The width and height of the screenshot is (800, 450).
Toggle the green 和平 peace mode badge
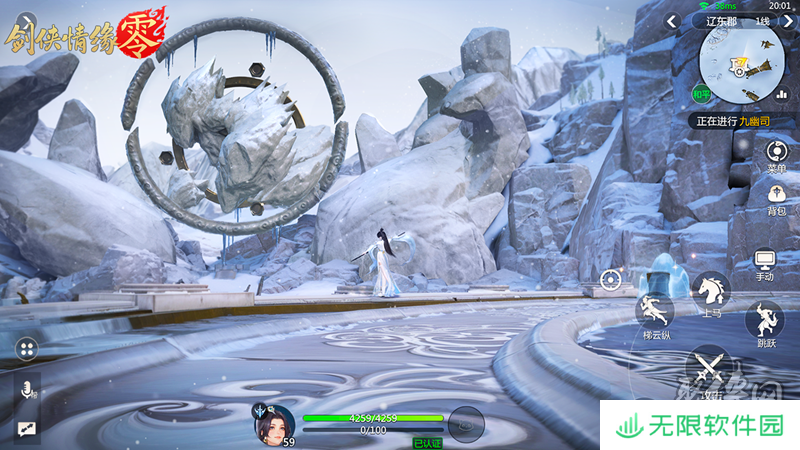703,96
